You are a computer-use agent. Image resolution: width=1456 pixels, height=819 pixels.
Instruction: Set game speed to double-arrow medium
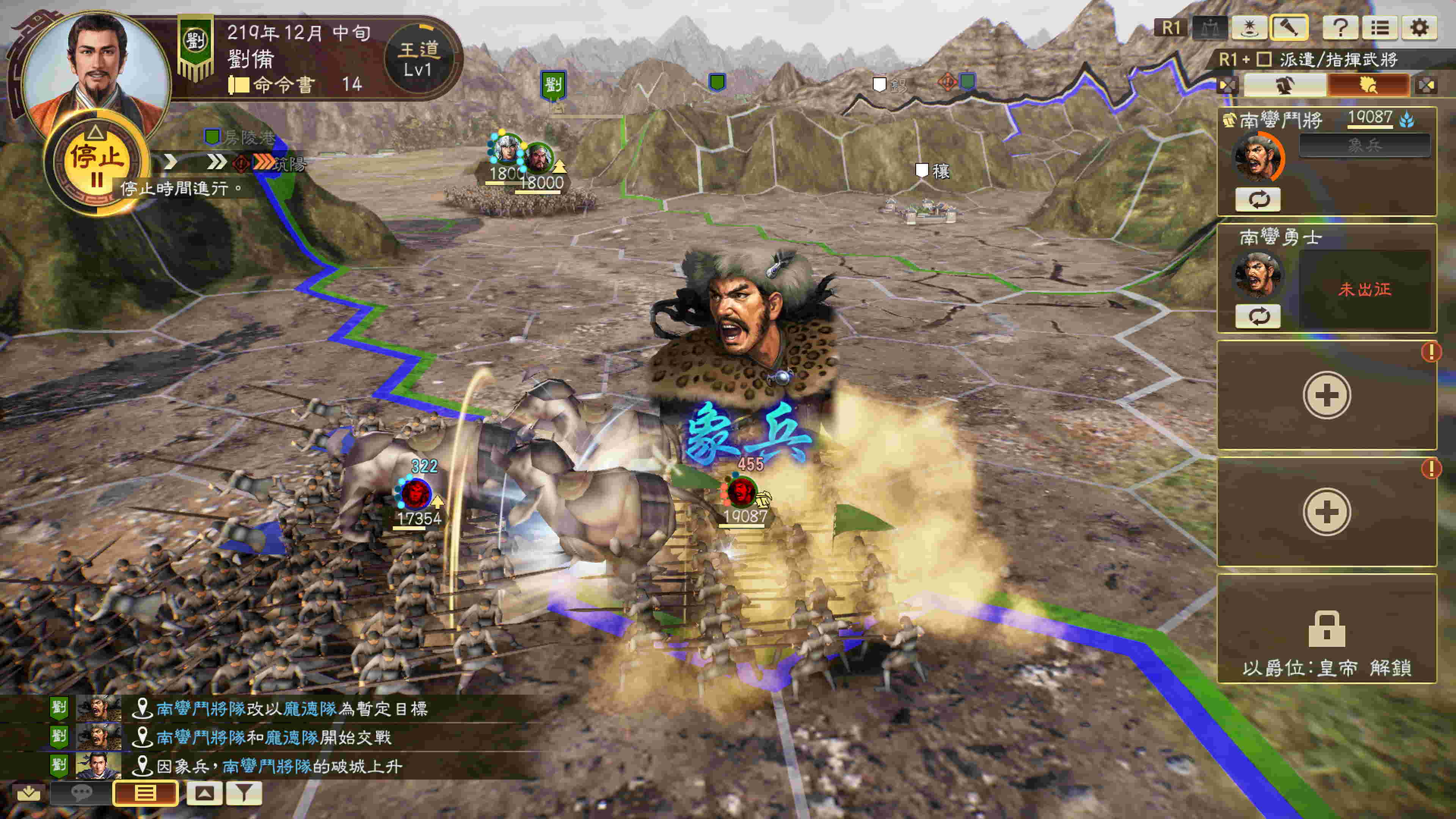click(216, 163)
